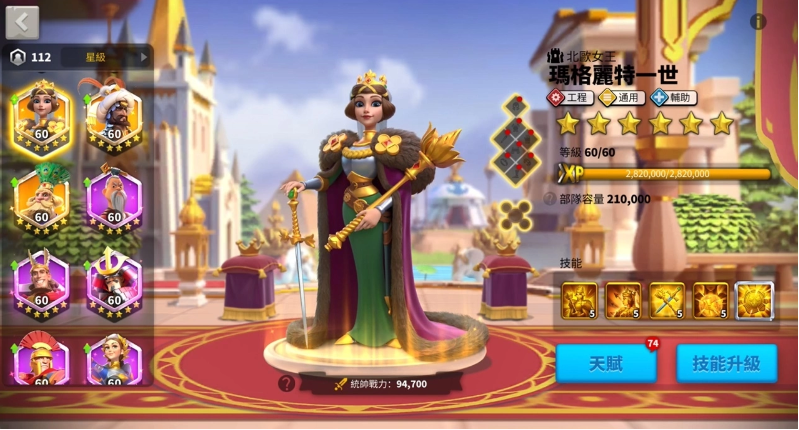
Task: Open the 技能升級 skill upgrade screen
Action: click(x=726, y=363)
